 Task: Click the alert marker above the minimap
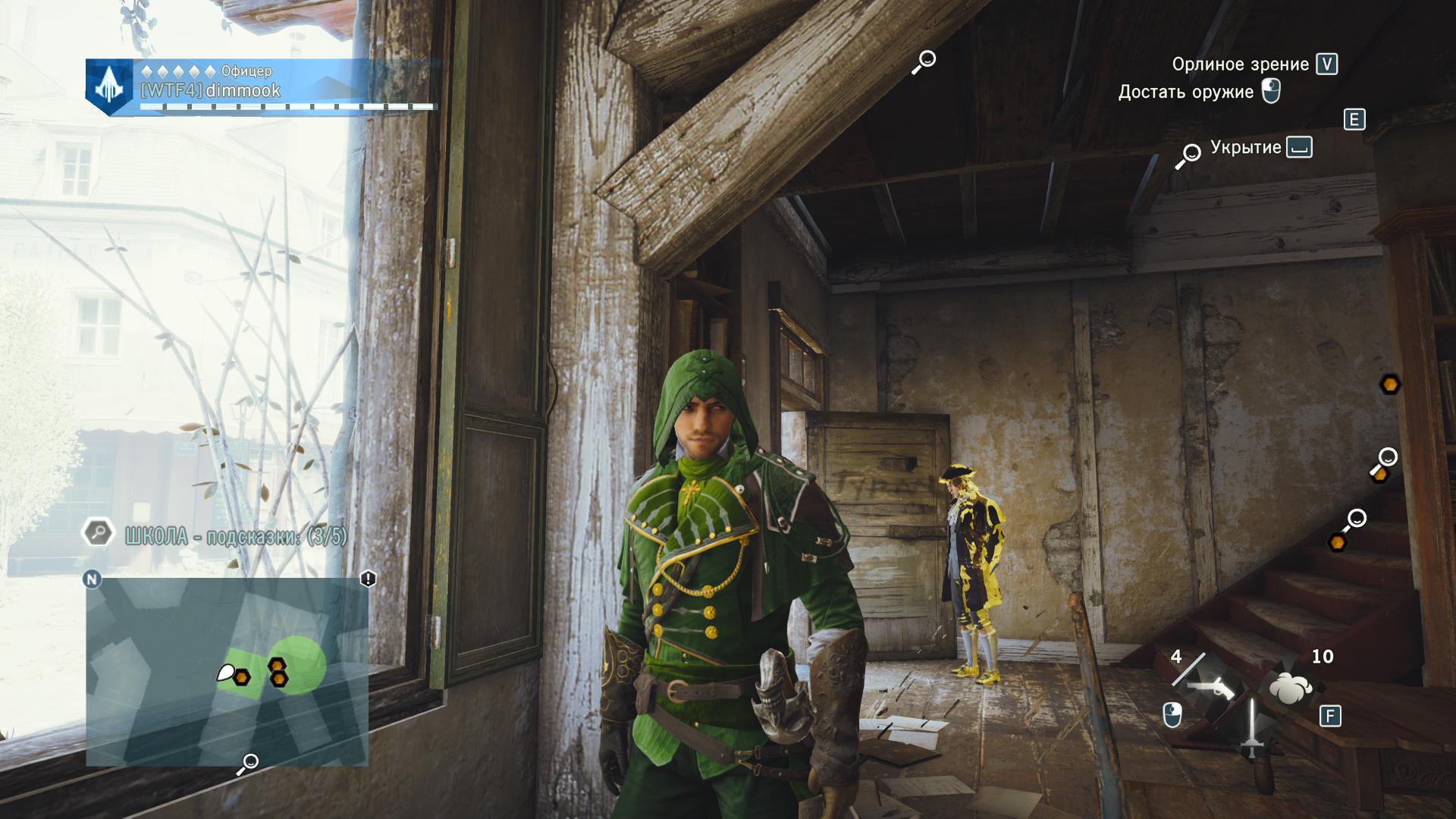368,579
